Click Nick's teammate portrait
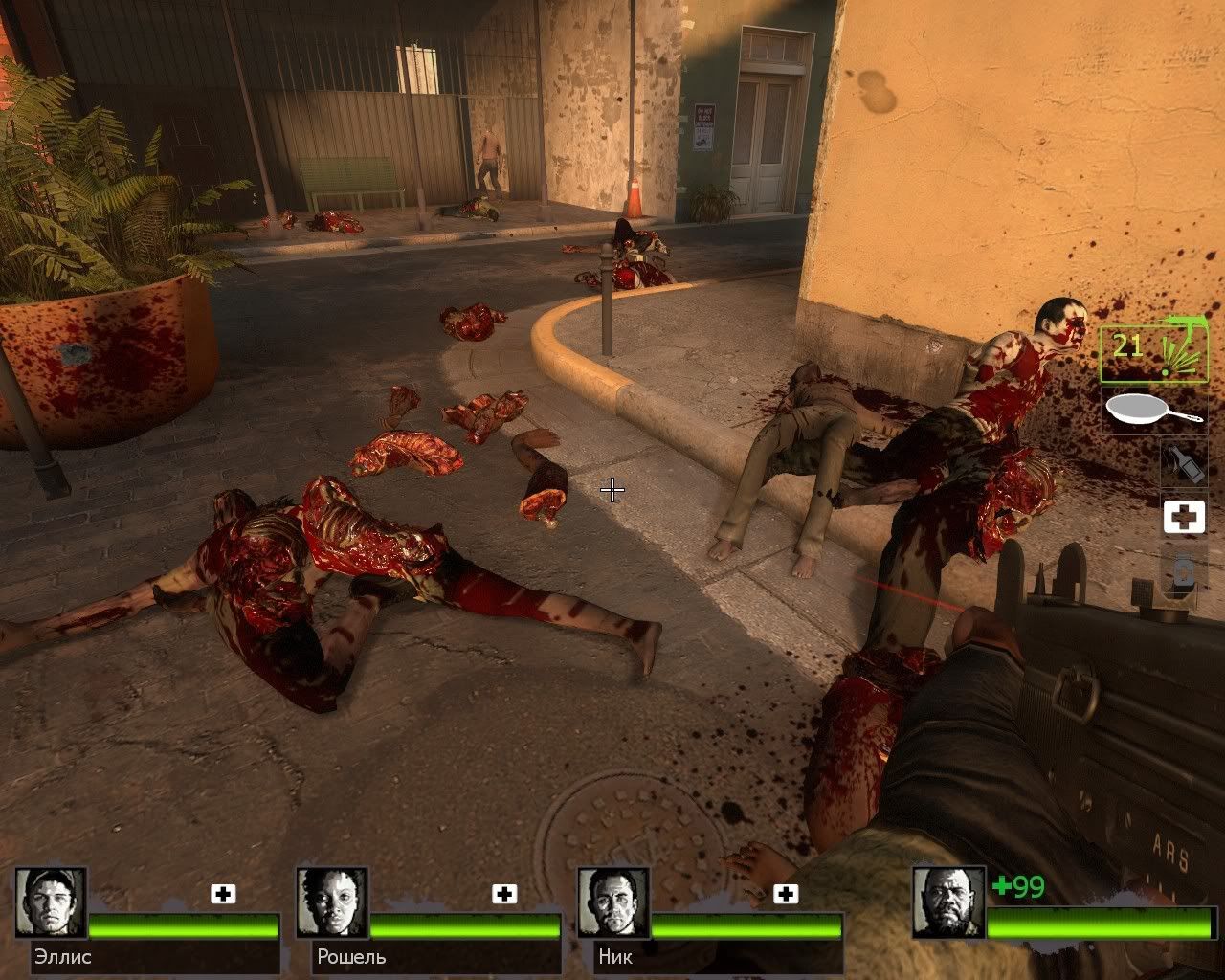1225x980 pixels. tap(613, 903)
